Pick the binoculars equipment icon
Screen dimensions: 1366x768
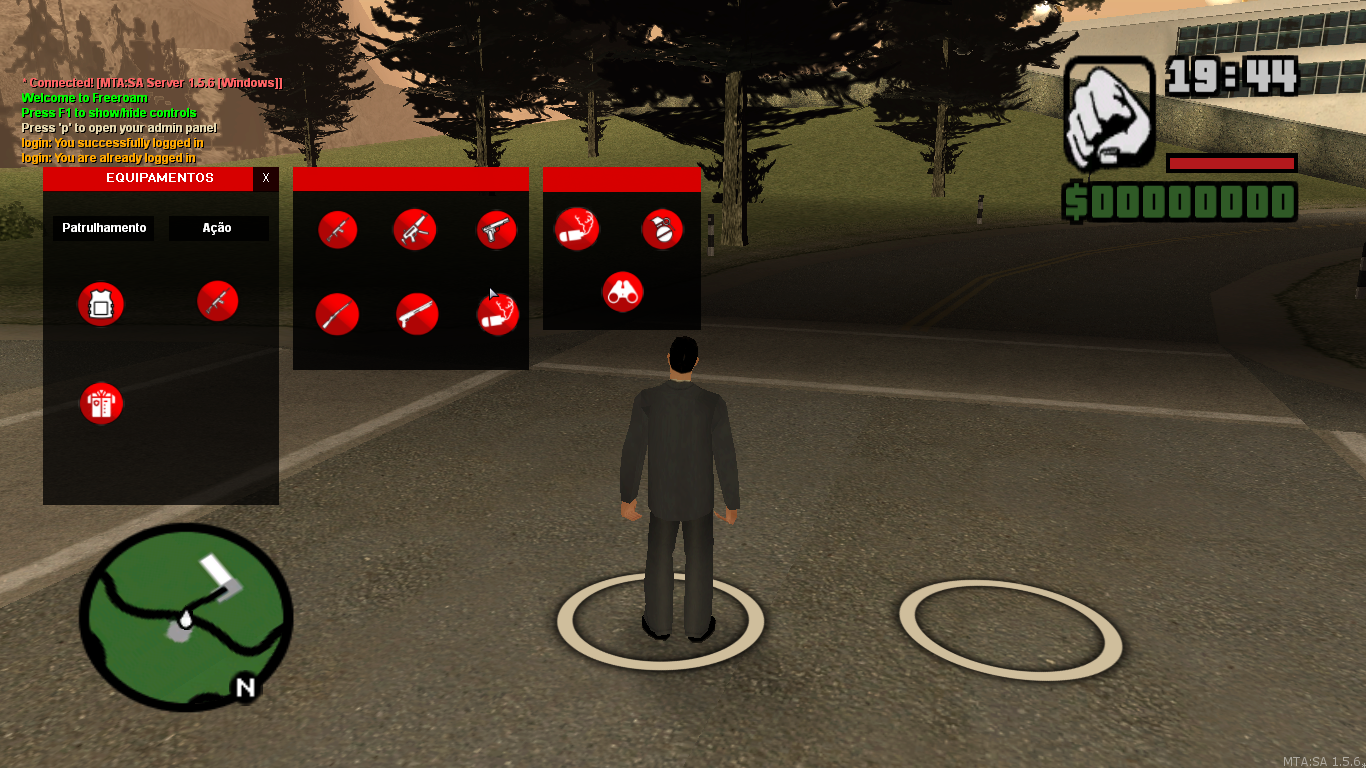point(621,292)
